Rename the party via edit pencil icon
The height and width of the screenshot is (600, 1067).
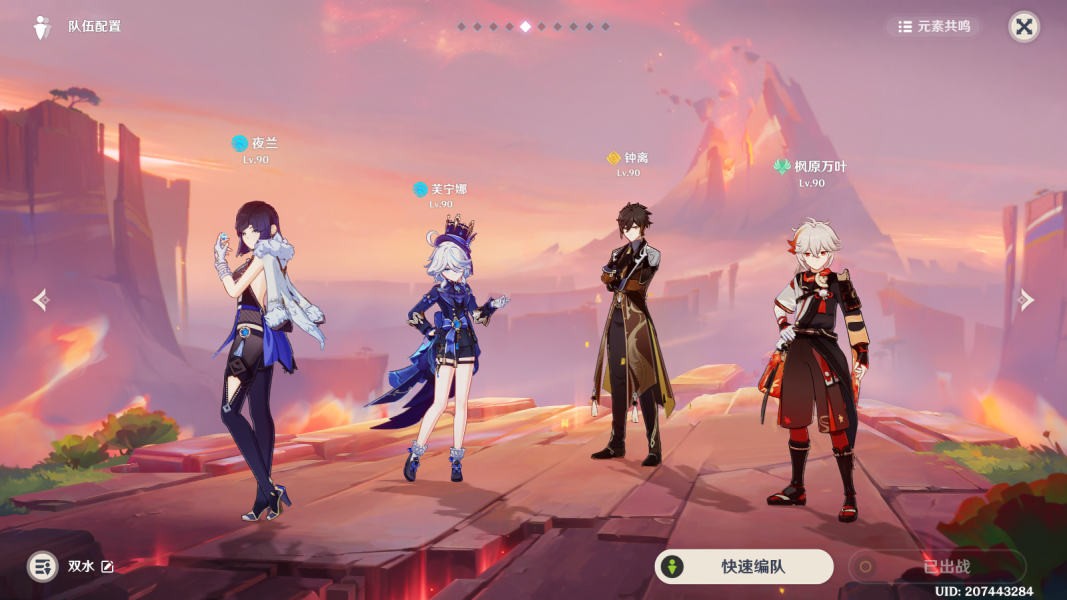pyautogui.click(x=107, y=567)
